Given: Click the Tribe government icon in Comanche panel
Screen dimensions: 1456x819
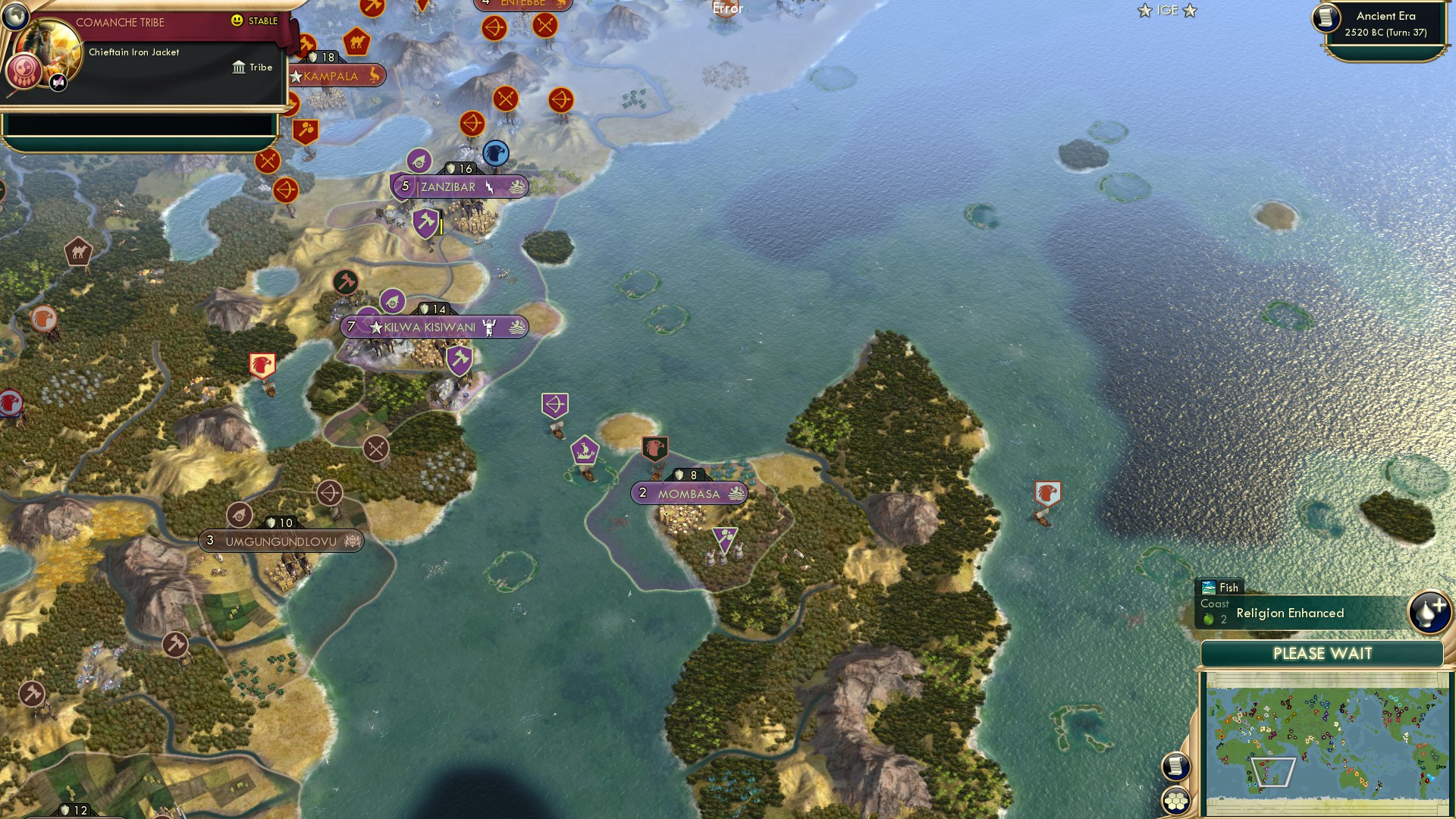Looking at the screenshot, I should [x=240, y=67].
